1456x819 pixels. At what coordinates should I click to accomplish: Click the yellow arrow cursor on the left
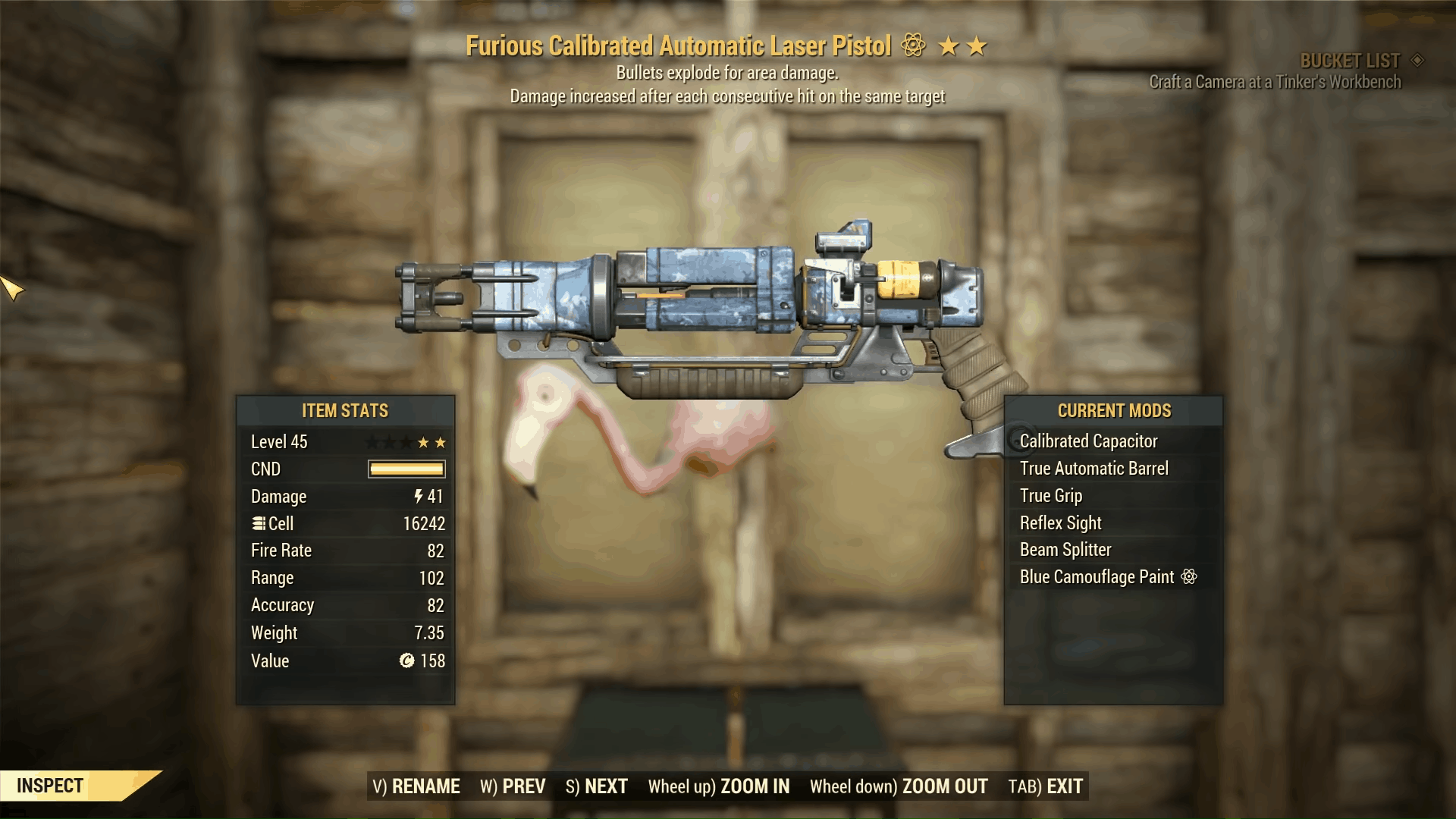pyautogui.click(x=9, y=289)
